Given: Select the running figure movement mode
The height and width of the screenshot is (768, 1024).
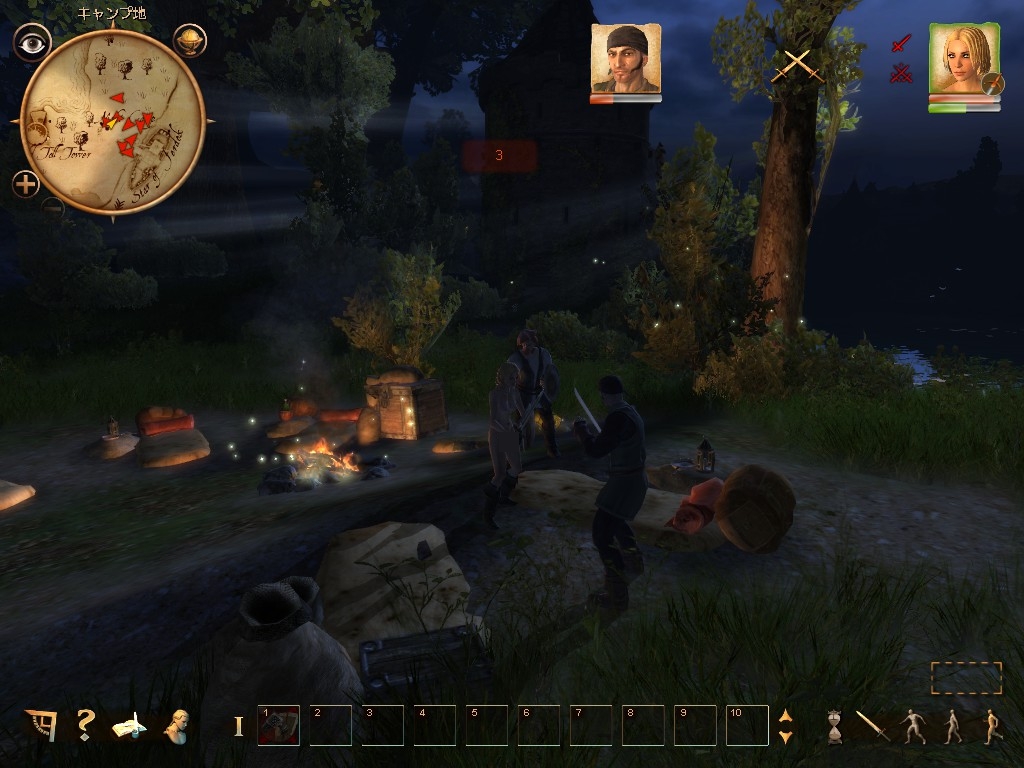Looking at the screenshot, I should 991,726.
